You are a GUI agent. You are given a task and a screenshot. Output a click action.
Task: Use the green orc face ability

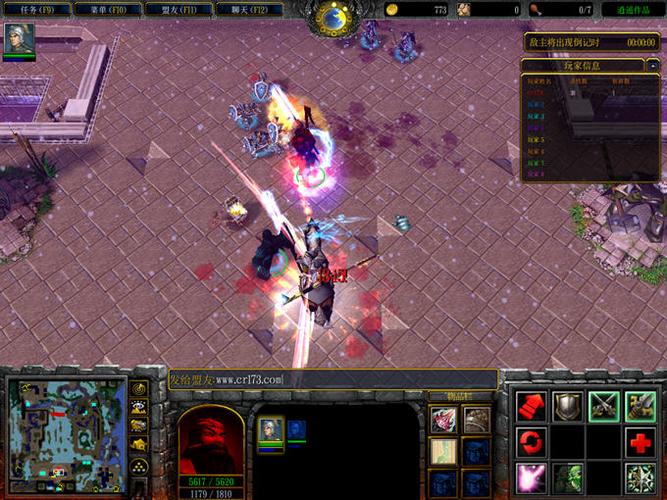tap(568, 477)
